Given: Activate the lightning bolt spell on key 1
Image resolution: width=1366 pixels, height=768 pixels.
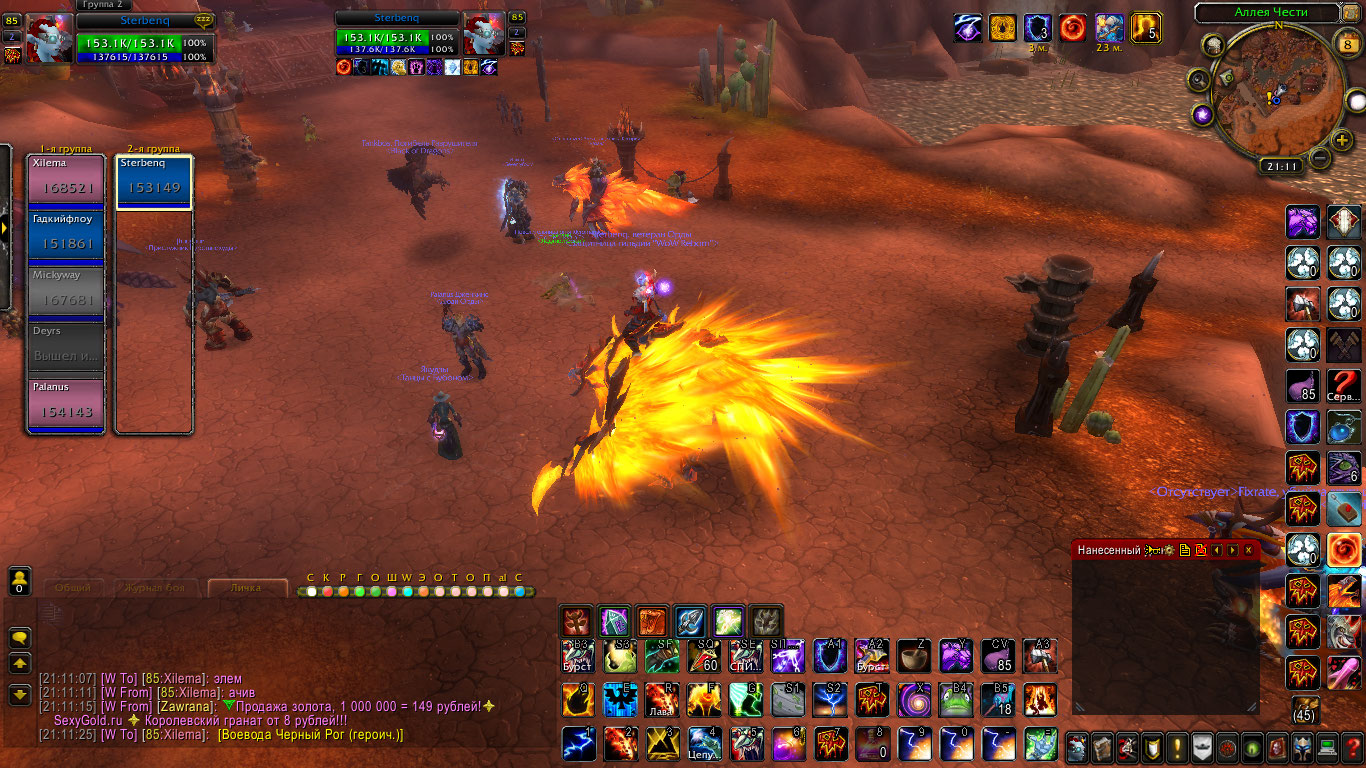Looking at the screenshot, I should 577,745.
